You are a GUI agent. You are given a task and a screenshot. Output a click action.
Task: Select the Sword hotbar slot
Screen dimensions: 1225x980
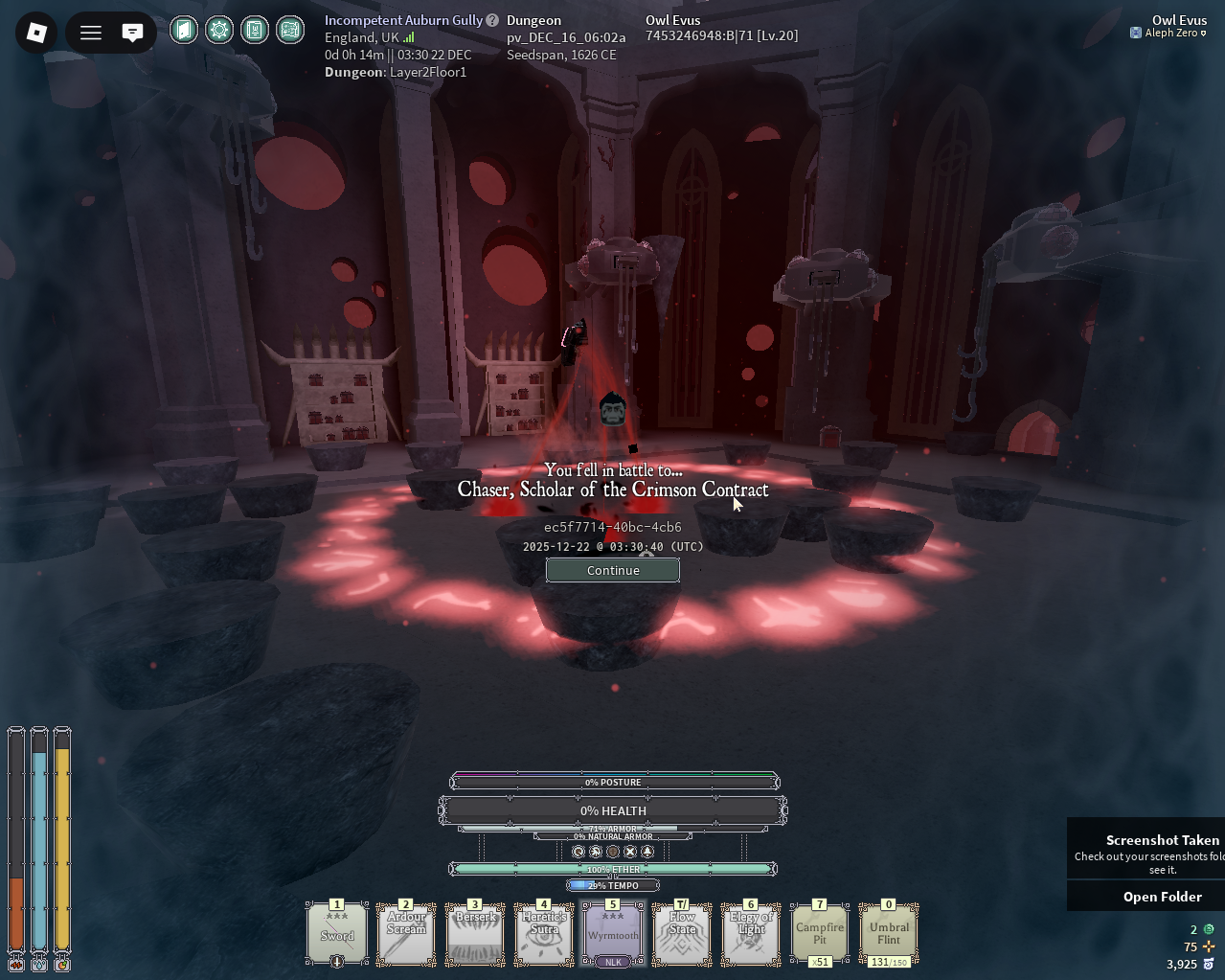click(337, 933)
